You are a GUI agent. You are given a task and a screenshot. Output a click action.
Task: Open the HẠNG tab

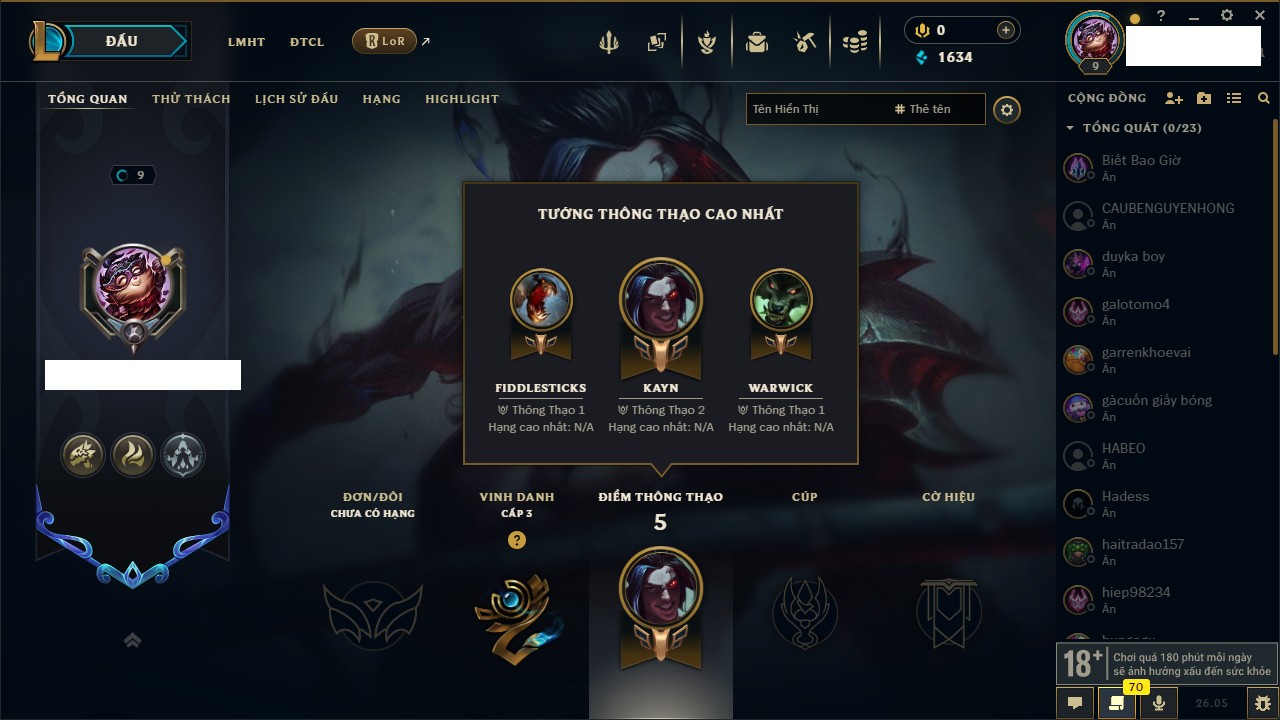coord(381,99)
